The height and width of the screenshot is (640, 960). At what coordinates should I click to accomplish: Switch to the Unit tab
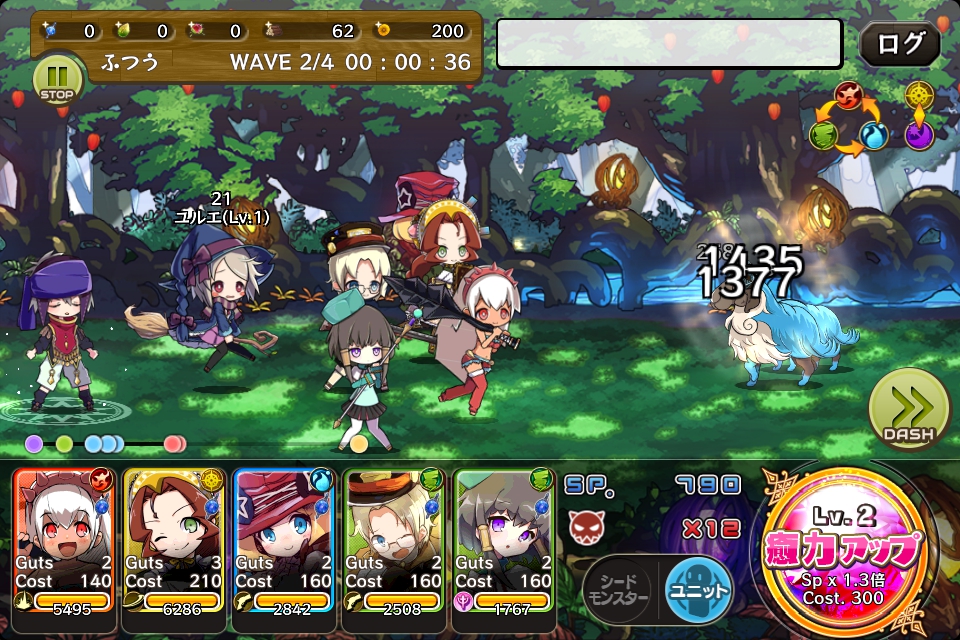pos(699,590)
